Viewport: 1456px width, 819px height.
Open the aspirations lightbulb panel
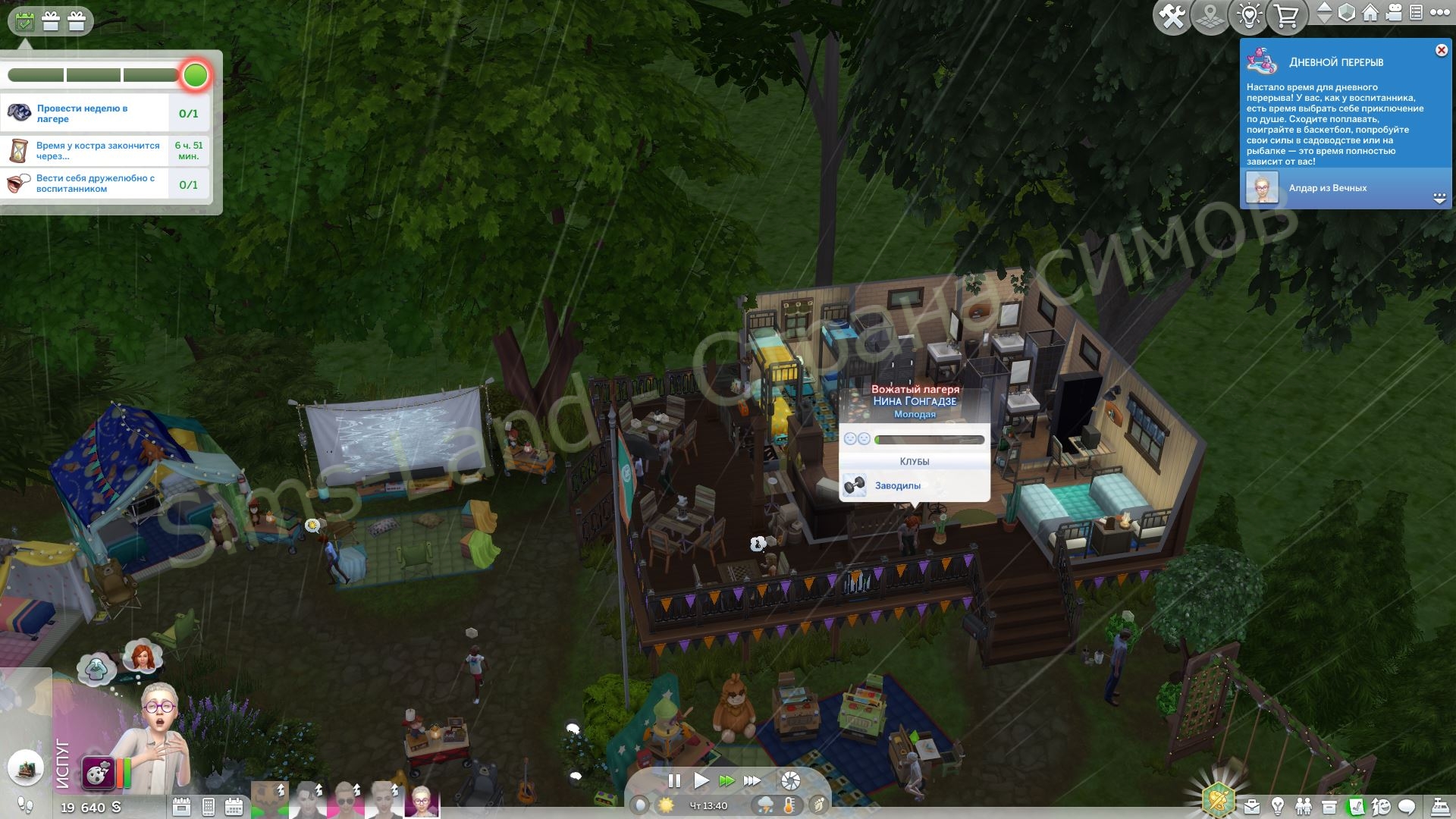coord(1279,807)
